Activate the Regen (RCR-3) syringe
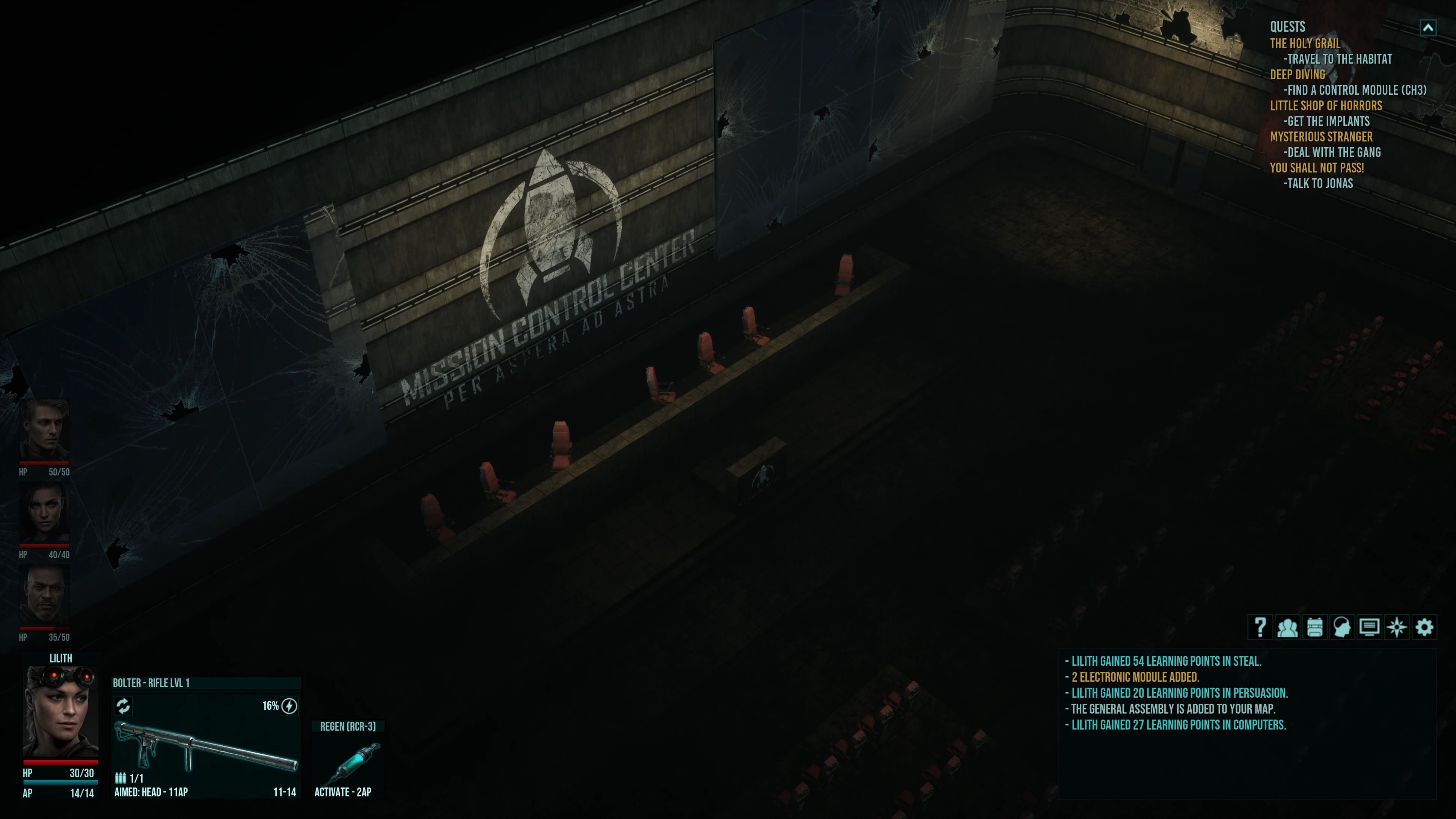This screenshot has height=819, width=1456. click(348, 760)
